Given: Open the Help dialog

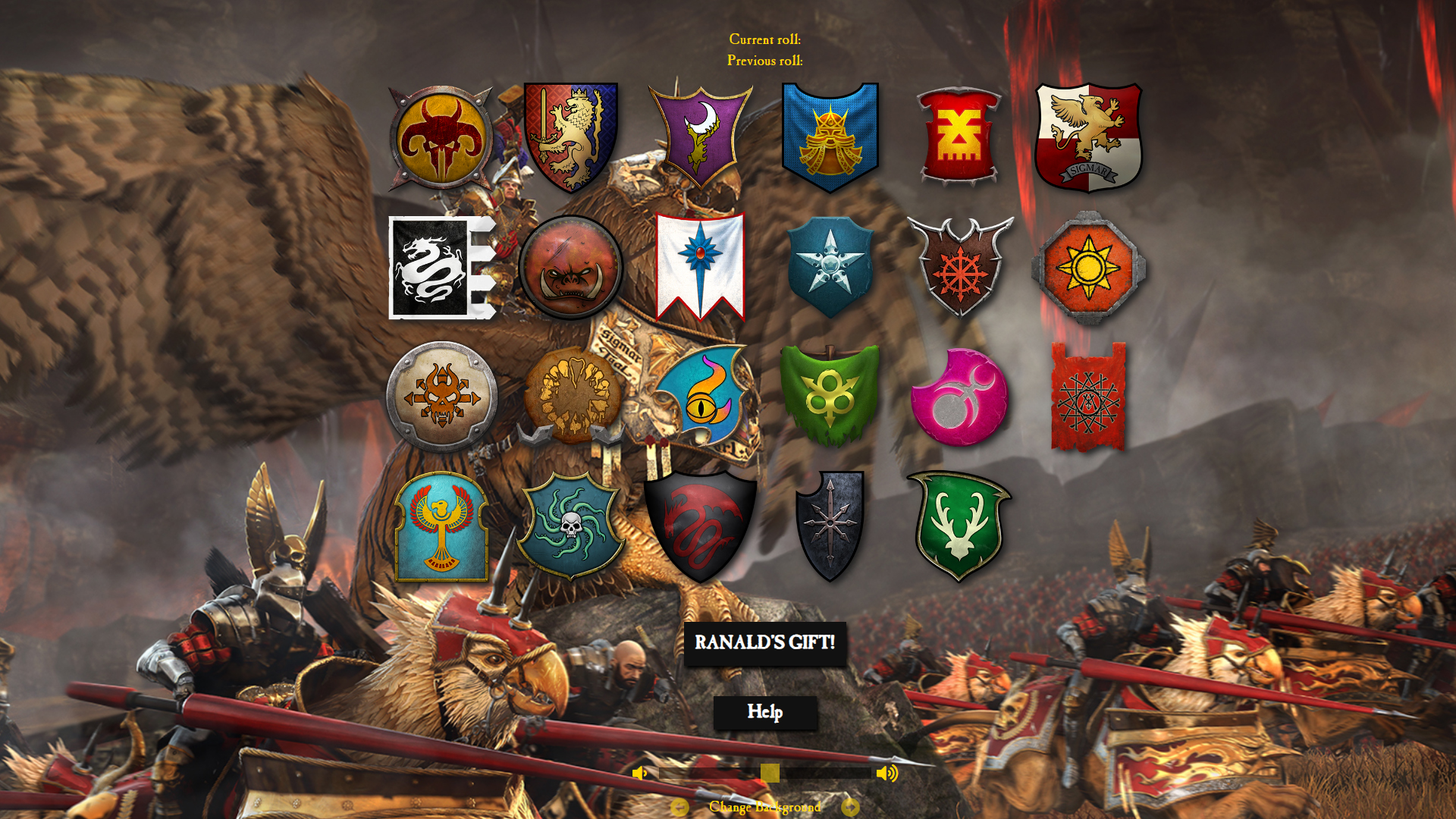Looking at the screenshot, I should pos(766,713).
